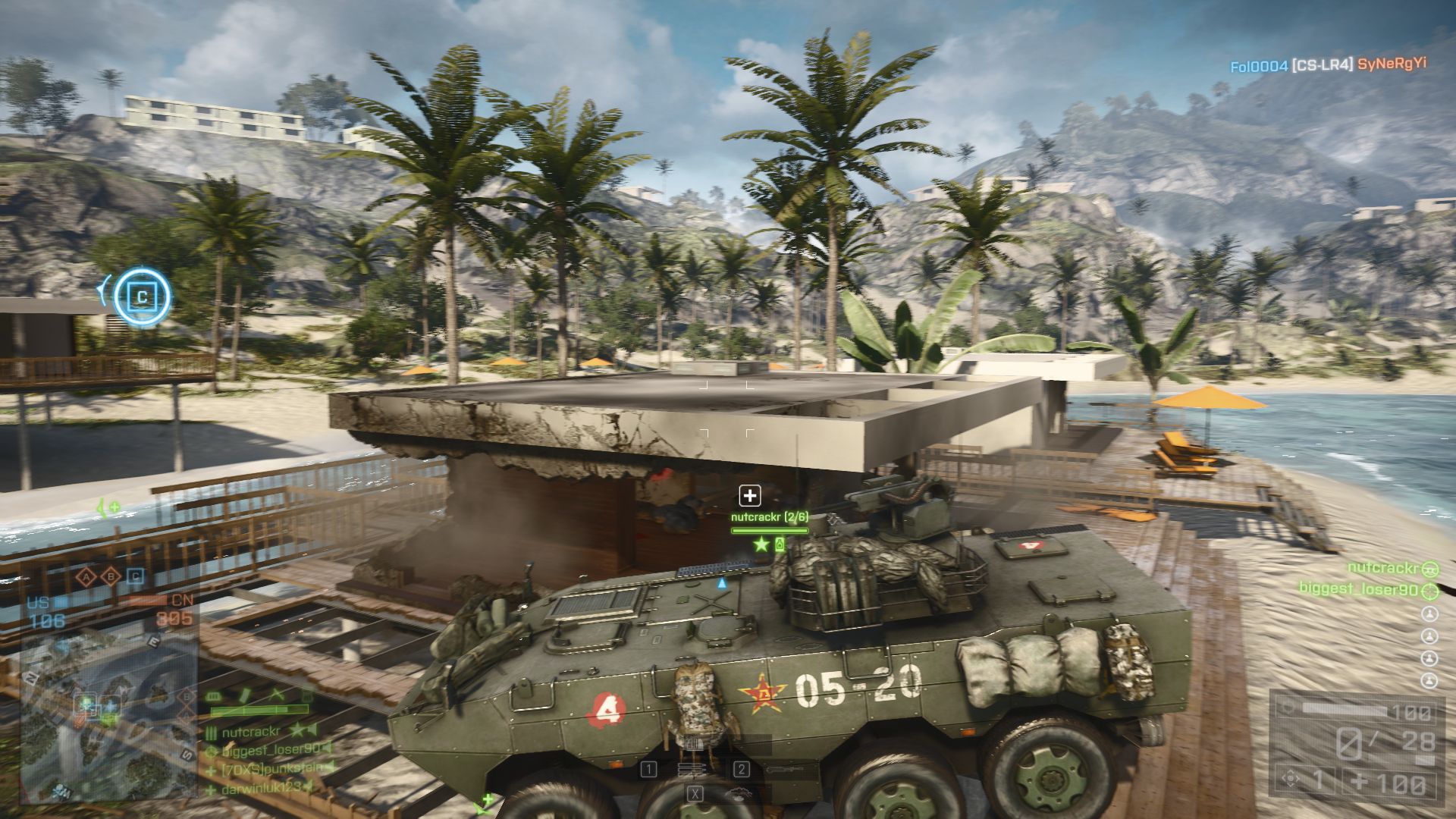Click the driver seat icon beside nutcrackr

[1429, 568]
